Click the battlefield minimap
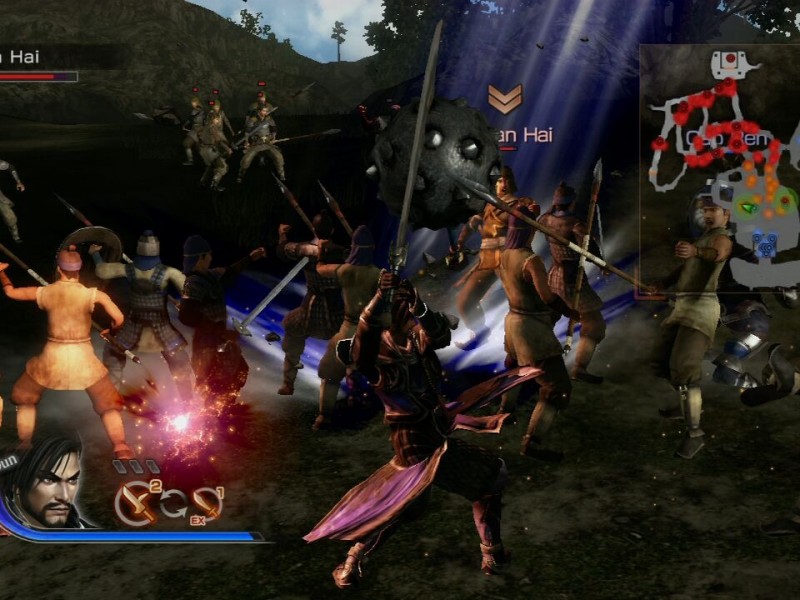Image resolution: width=800 pixels, height=600 pixels. click(x=719, y=167)
